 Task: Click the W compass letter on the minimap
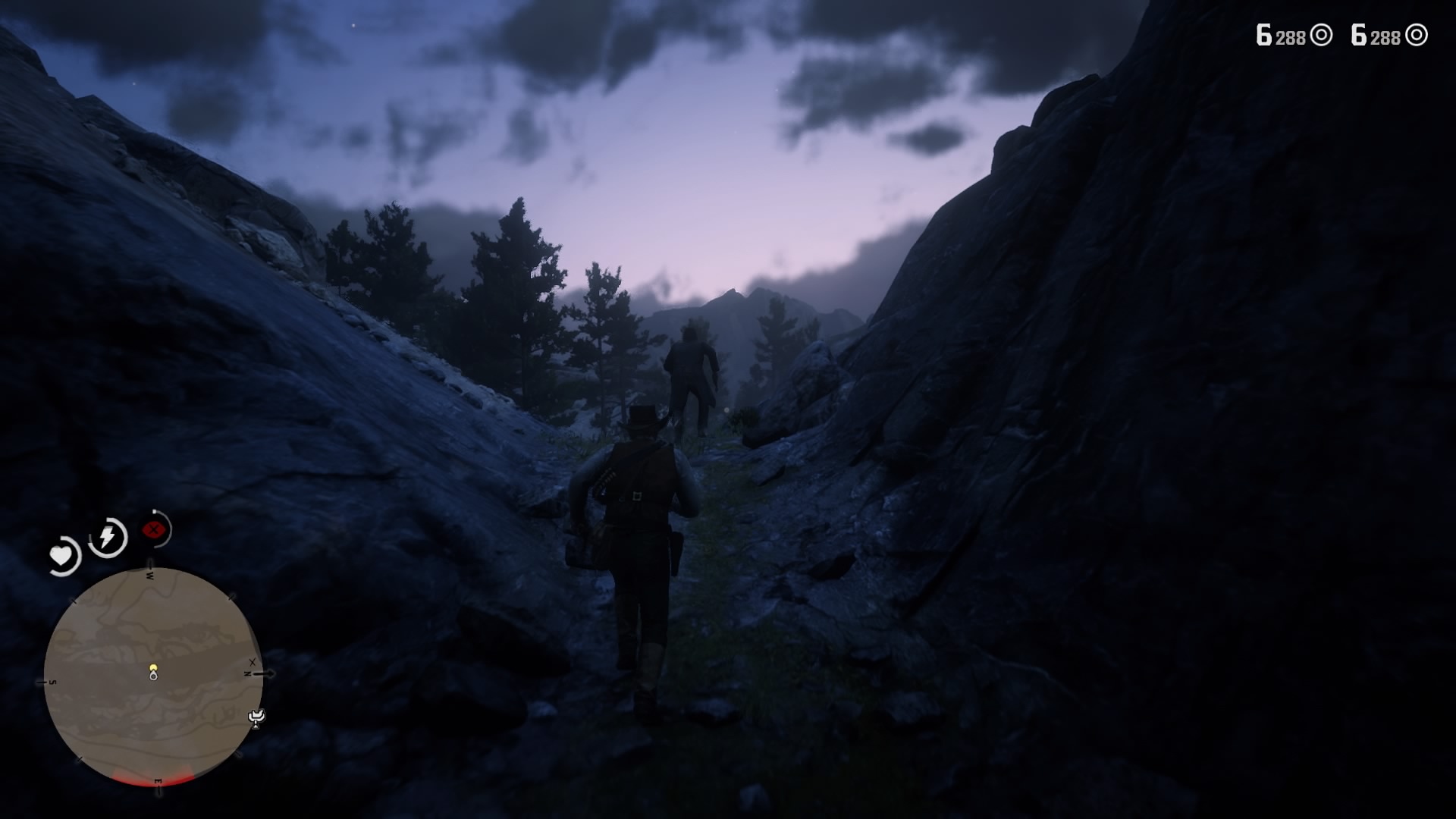coord(149,575)
